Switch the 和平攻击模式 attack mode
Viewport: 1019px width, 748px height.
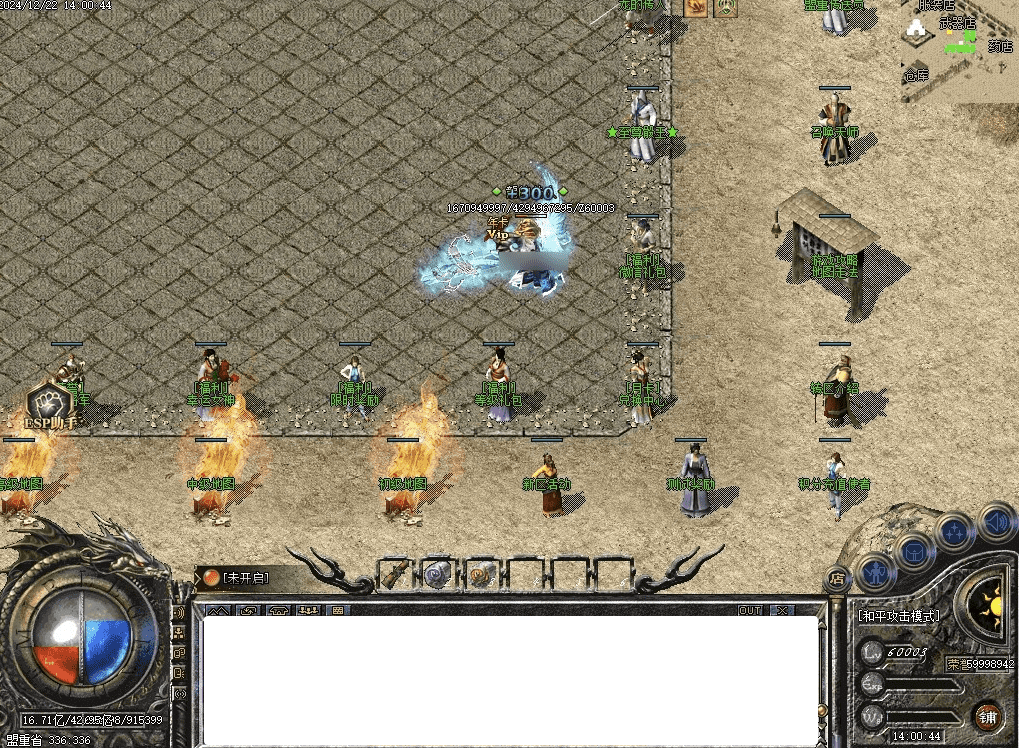coord(899,616)
